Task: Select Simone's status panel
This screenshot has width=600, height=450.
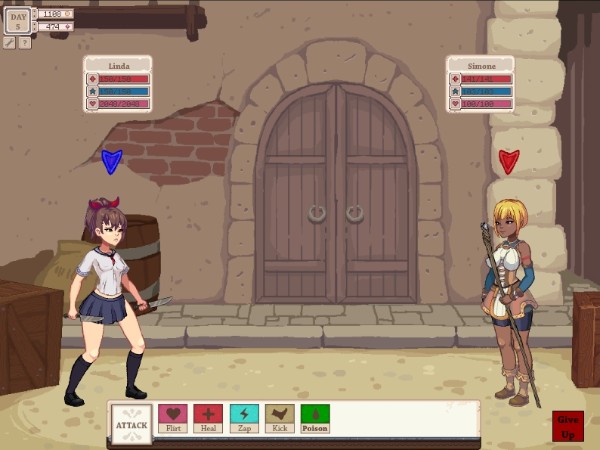Action: (x=481, y=84)
